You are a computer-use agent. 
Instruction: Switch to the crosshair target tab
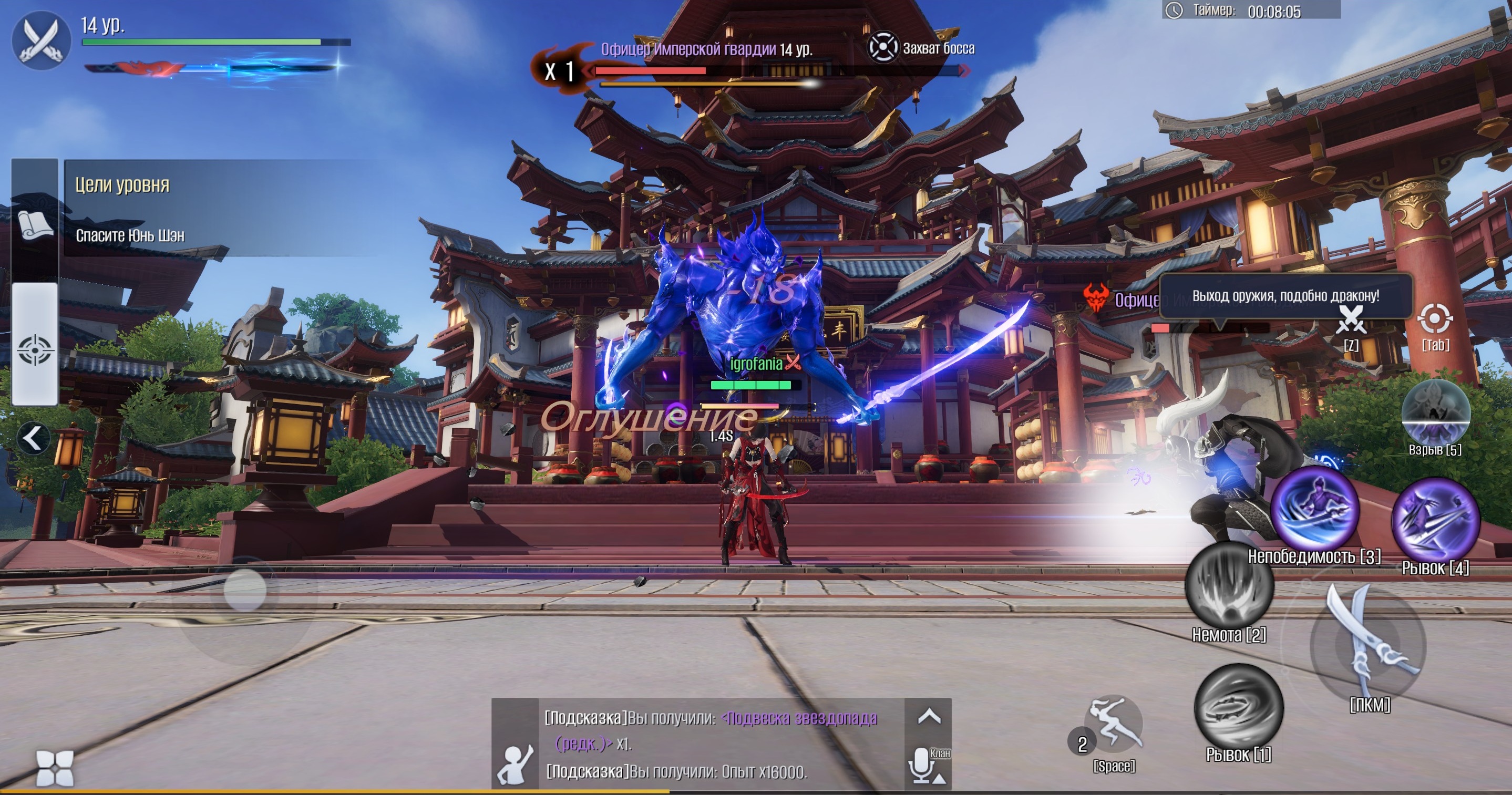35,349
